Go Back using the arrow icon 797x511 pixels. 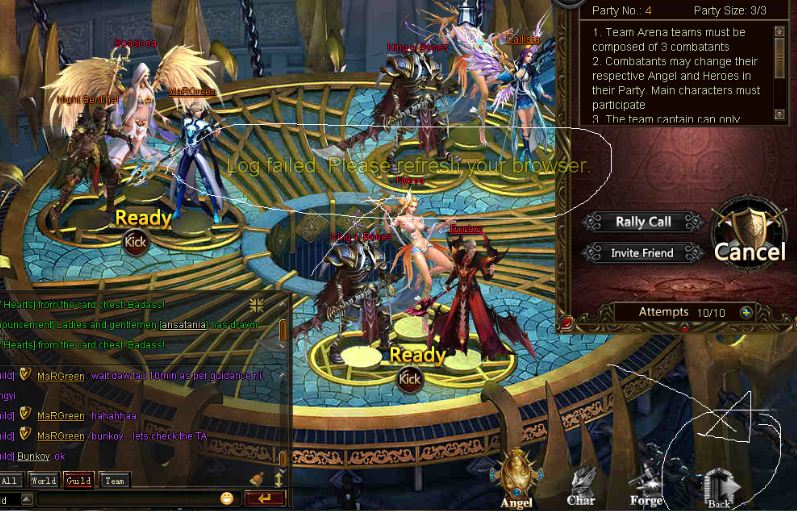coord(718,487)
